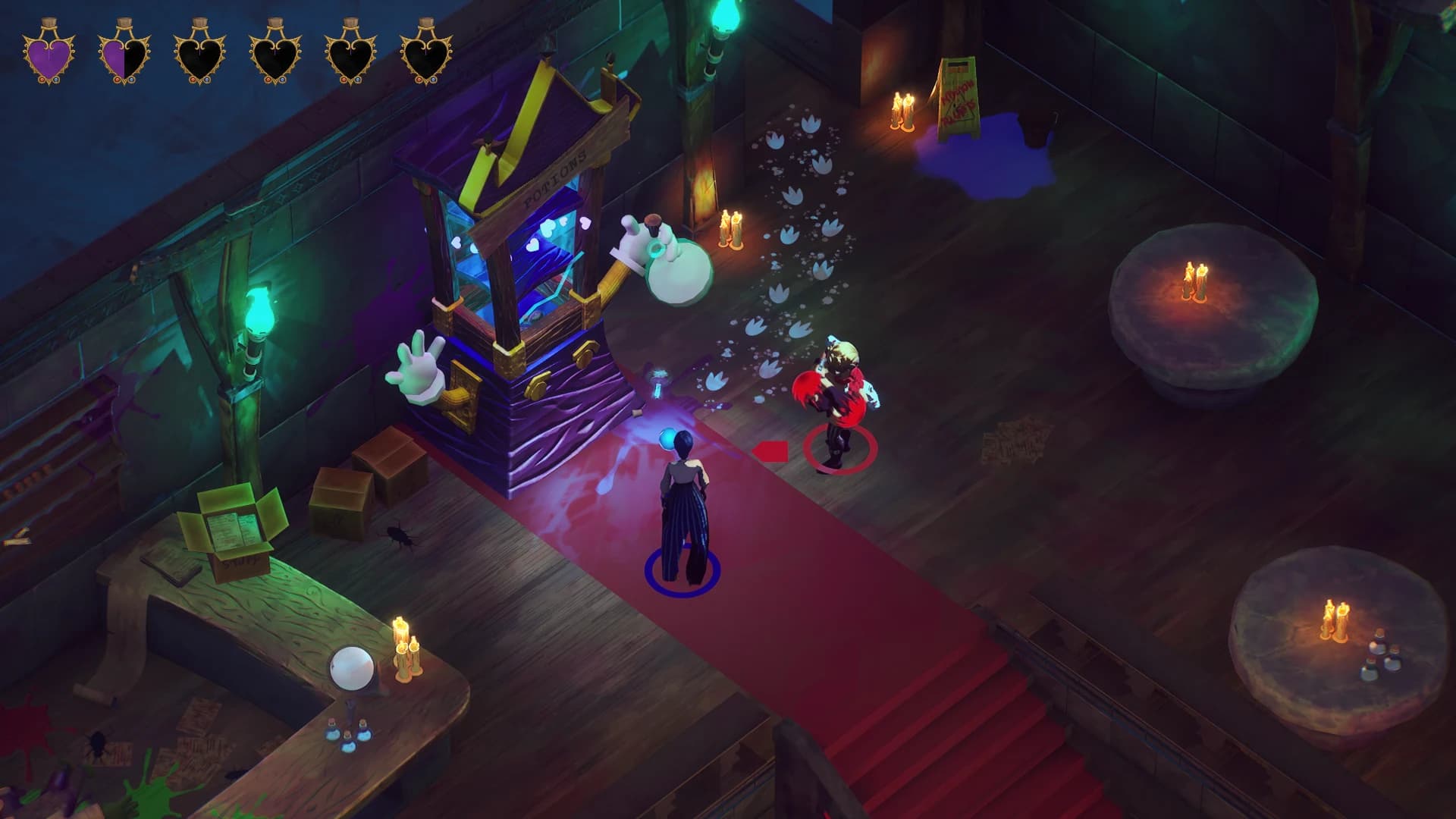The height and width of the screenshot is (819, 1456).
Task: Toggle the candle cluster on the large round table
Action: tap(1196, 275)
